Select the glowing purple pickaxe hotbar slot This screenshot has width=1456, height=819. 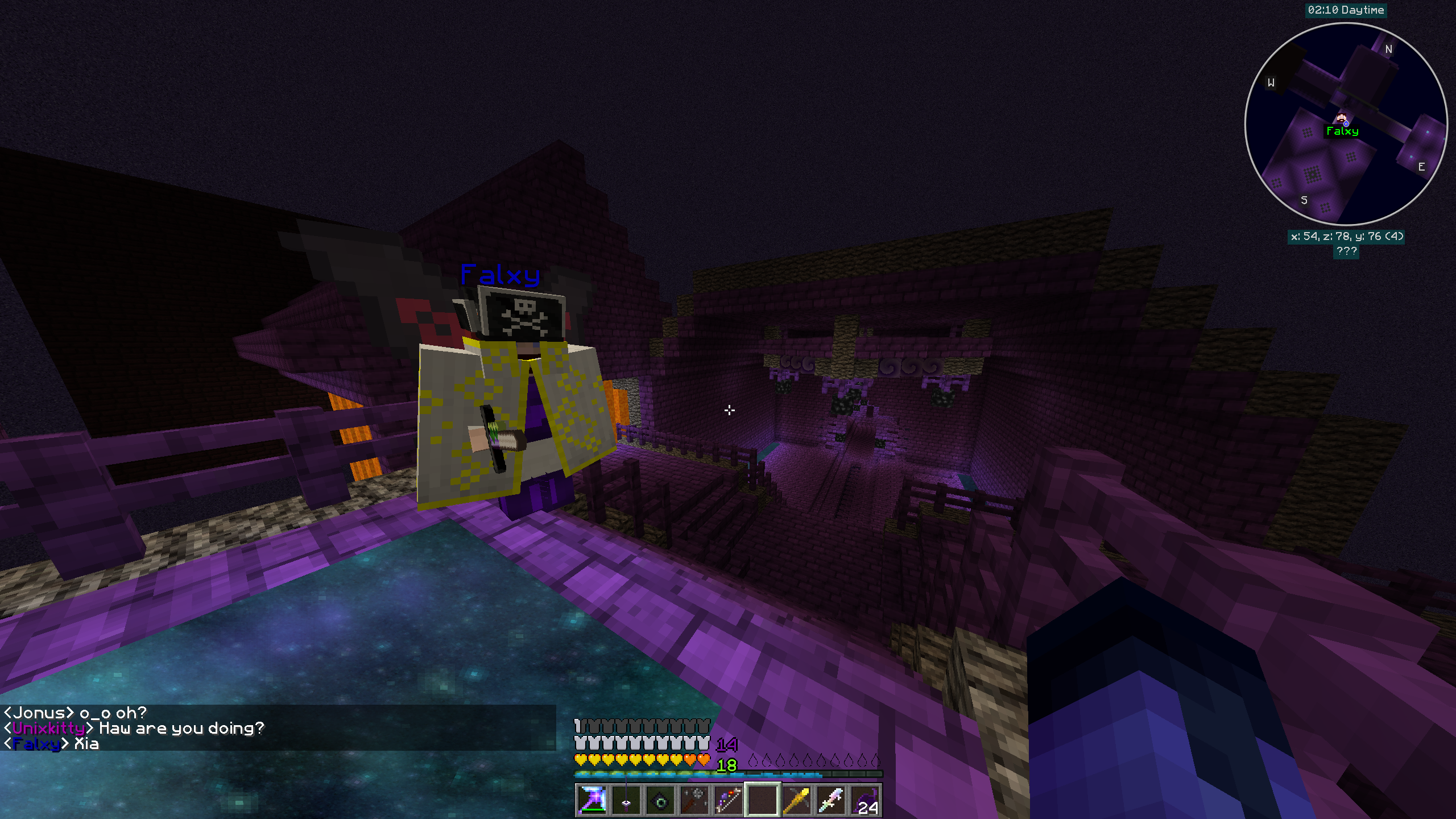(591, 801)
